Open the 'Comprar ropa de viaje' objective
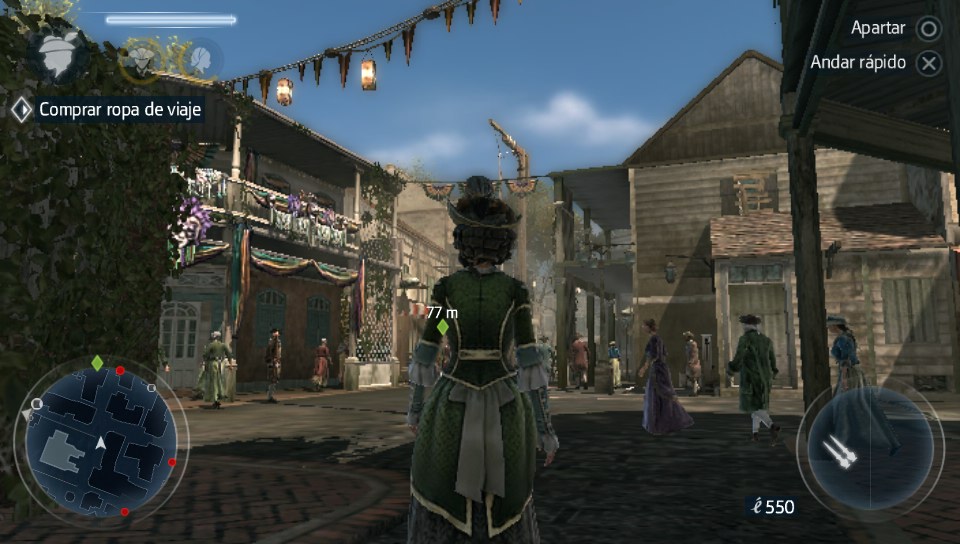 coord(120,109)
